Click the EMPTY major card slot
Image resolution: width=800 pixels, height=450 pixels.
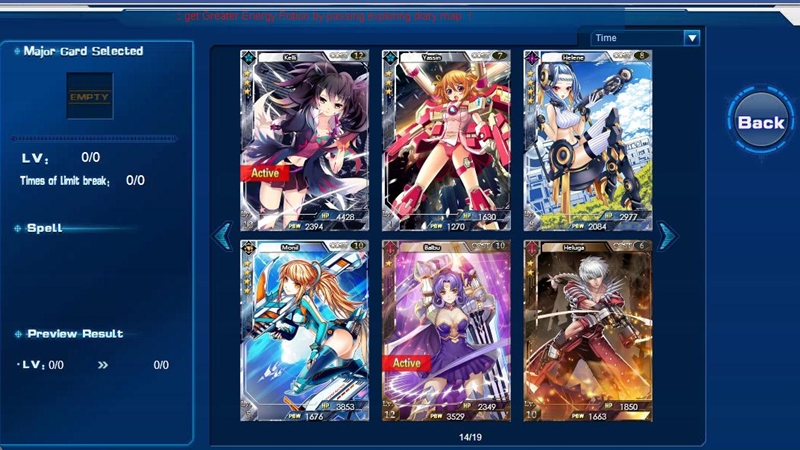point(89,97)
